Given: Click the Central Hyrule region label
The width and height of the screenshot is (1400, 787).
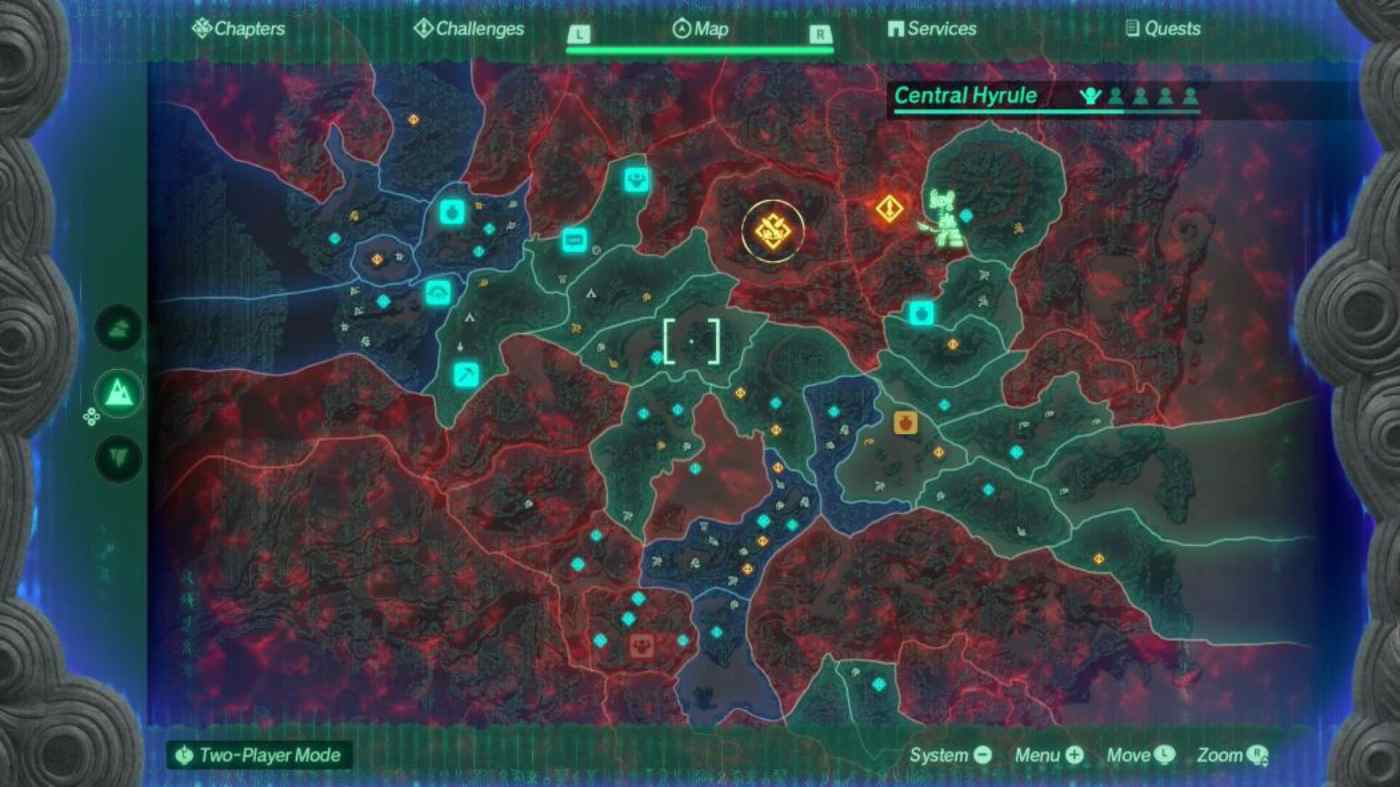Looking at the screenshot, I should click(x=965, y=96).
